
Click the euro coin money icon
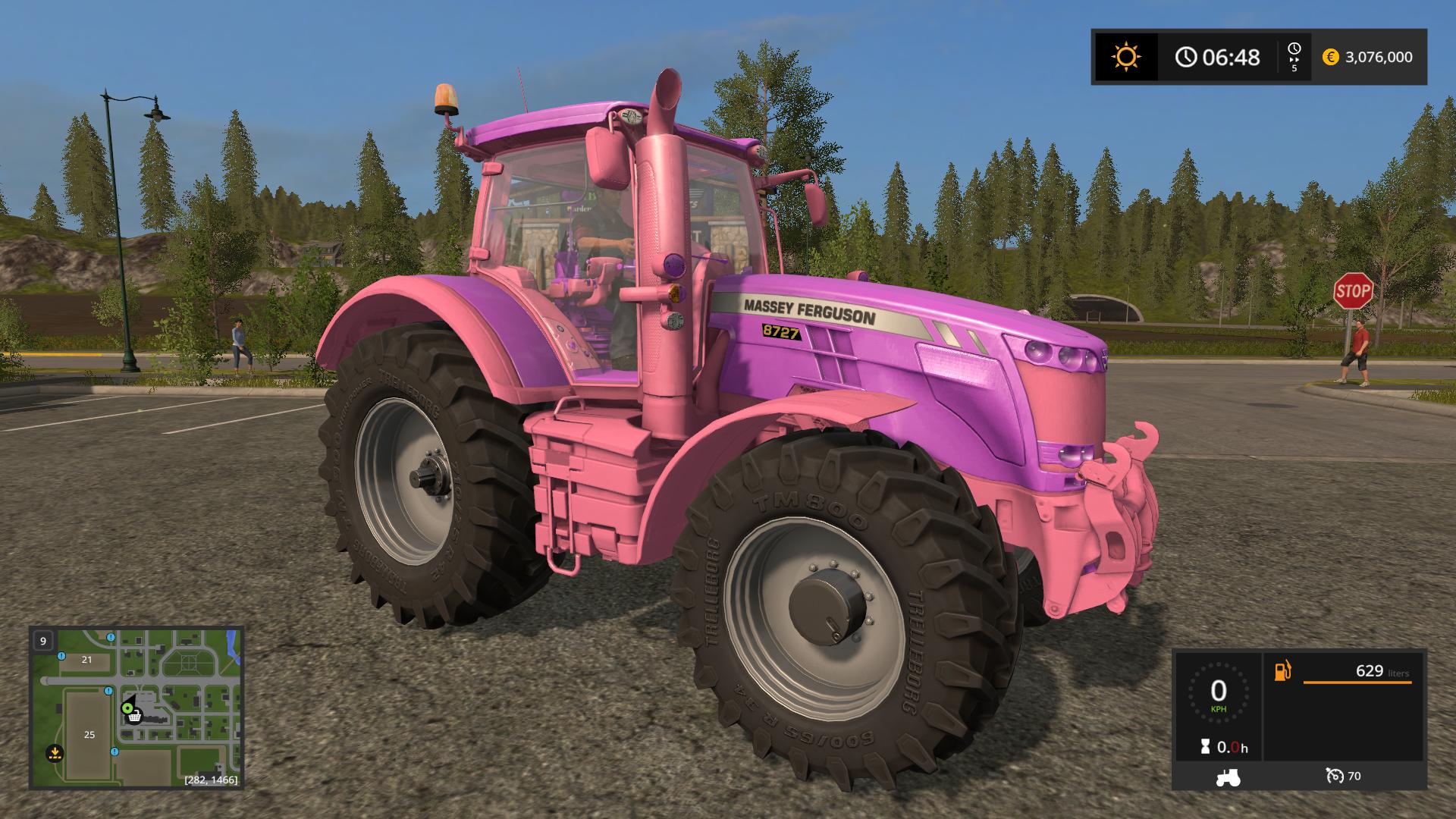(1330, 57)
